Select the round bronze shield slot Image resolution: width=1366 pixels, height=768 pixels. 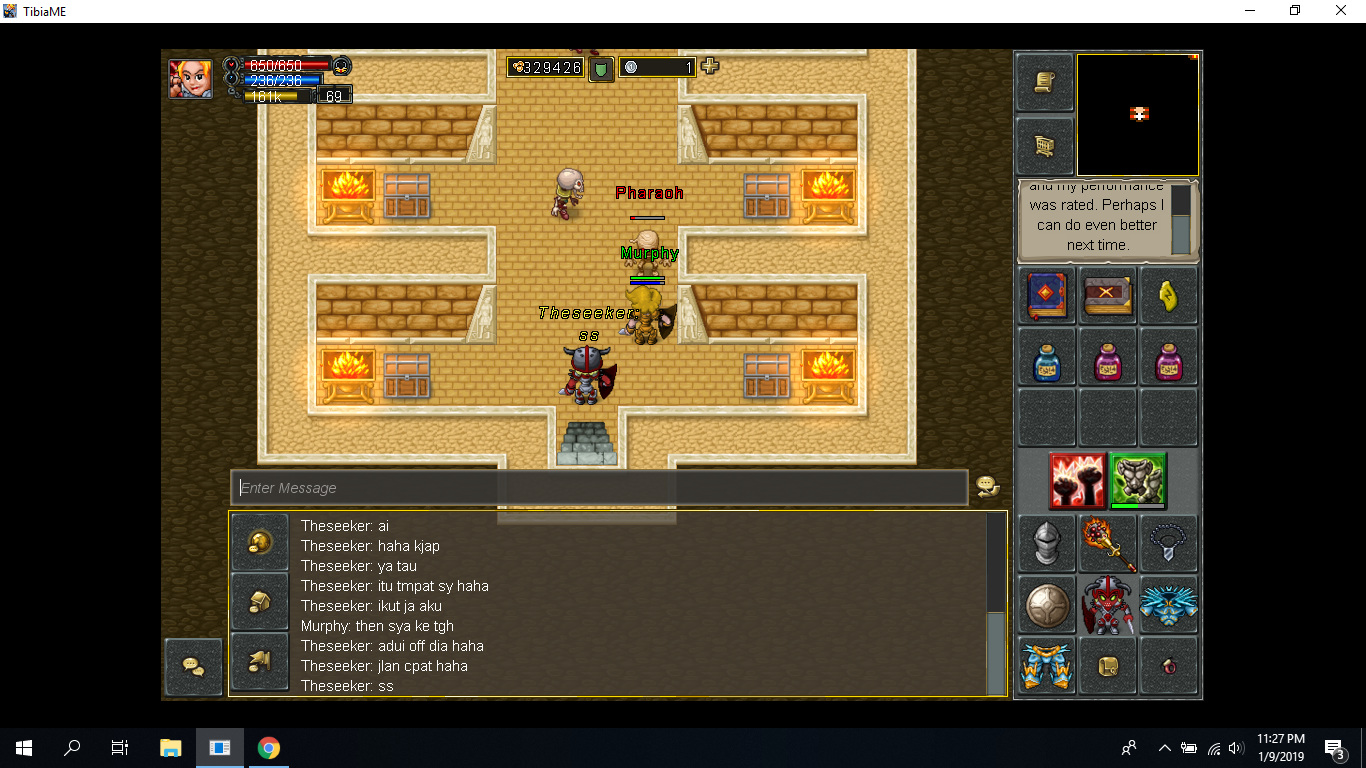(1047, 605)
